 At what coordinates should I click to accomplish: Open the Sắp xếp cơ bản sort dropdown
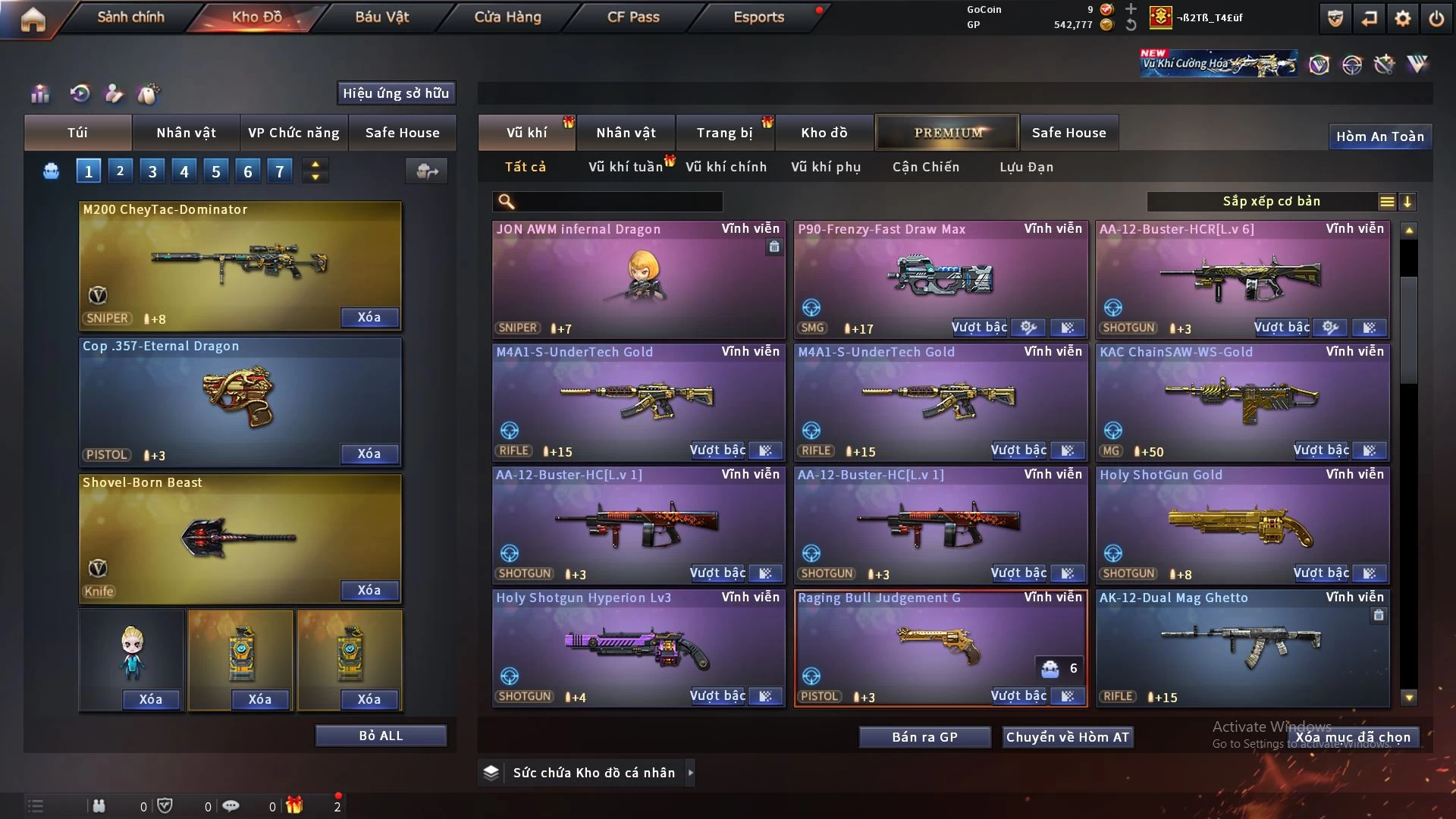1271,202
